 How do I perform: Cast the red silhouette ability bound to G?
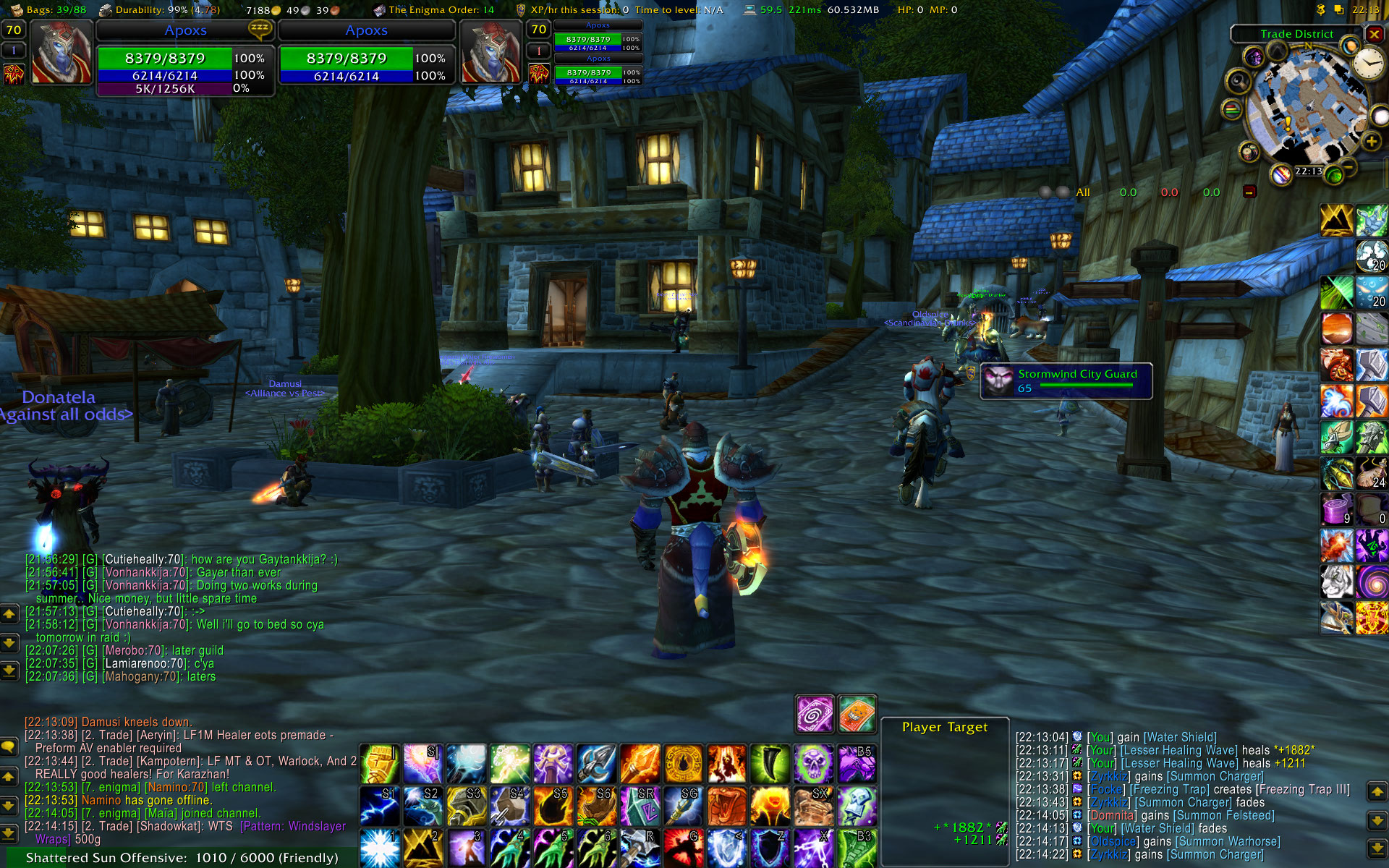683,848
